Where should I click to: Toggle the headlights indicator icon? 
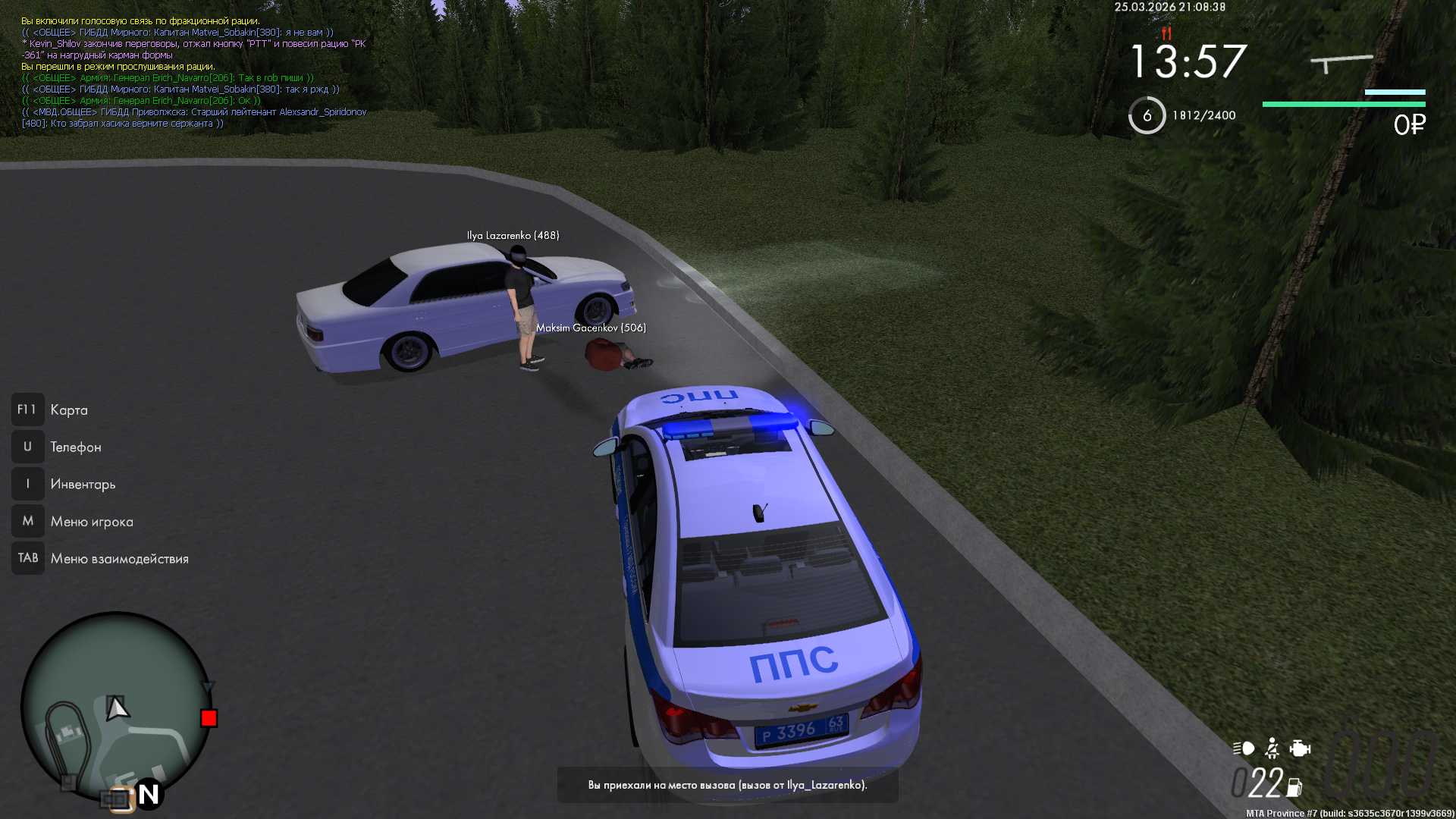1244,748
